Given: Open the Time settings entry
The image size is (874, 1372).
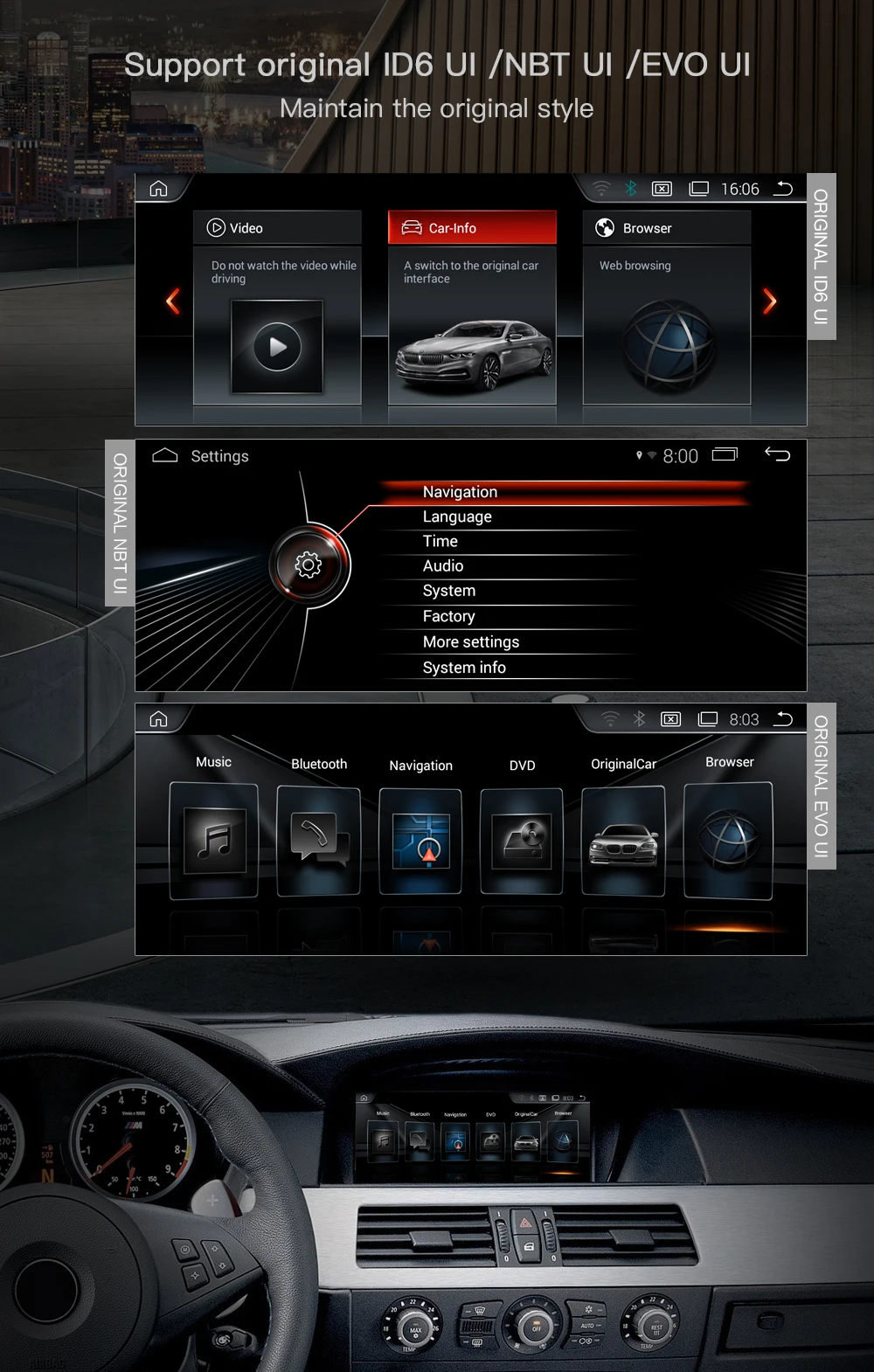Looking at the screenshot, I should click(x=440, y=541).
